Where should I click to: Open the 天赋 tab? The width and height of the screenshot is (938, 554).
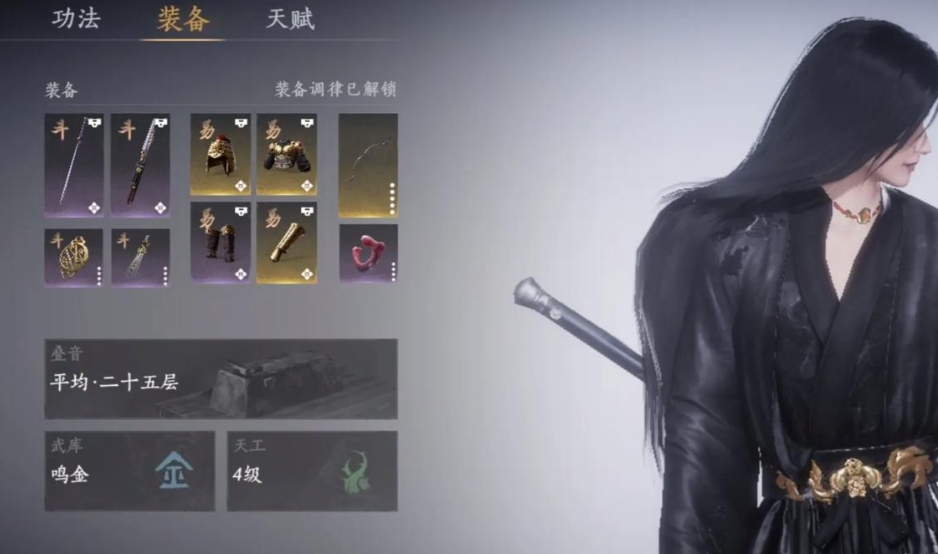(290, 19)
